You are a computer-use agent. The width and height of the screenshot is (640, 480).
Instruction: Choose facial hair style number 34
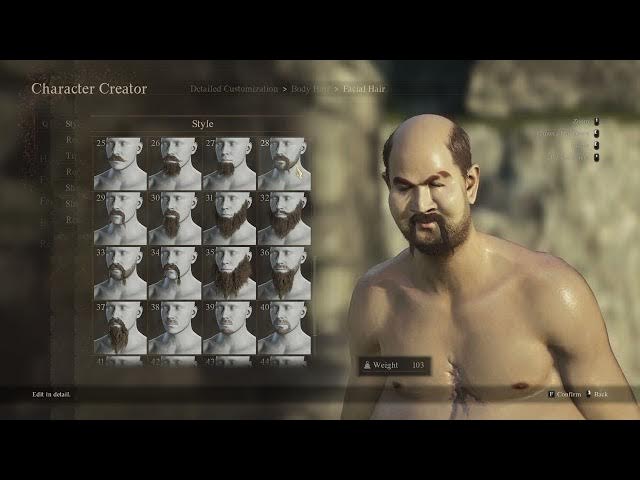coord(174,272)
